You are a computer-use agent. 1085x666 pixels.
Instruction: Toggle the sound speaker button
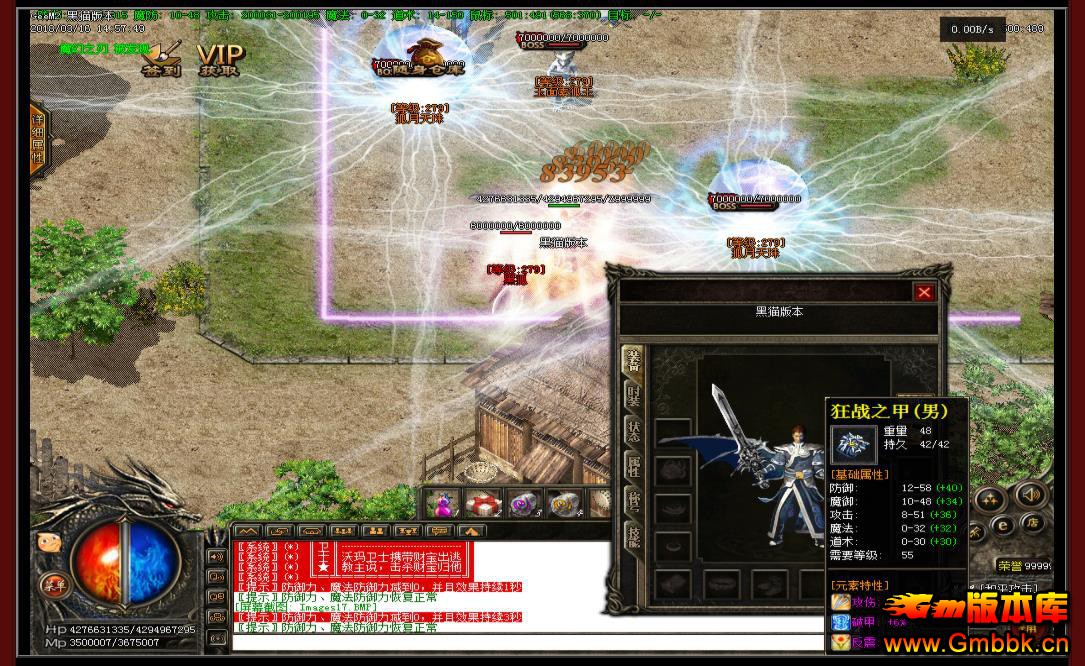(x=1031, y=494)
